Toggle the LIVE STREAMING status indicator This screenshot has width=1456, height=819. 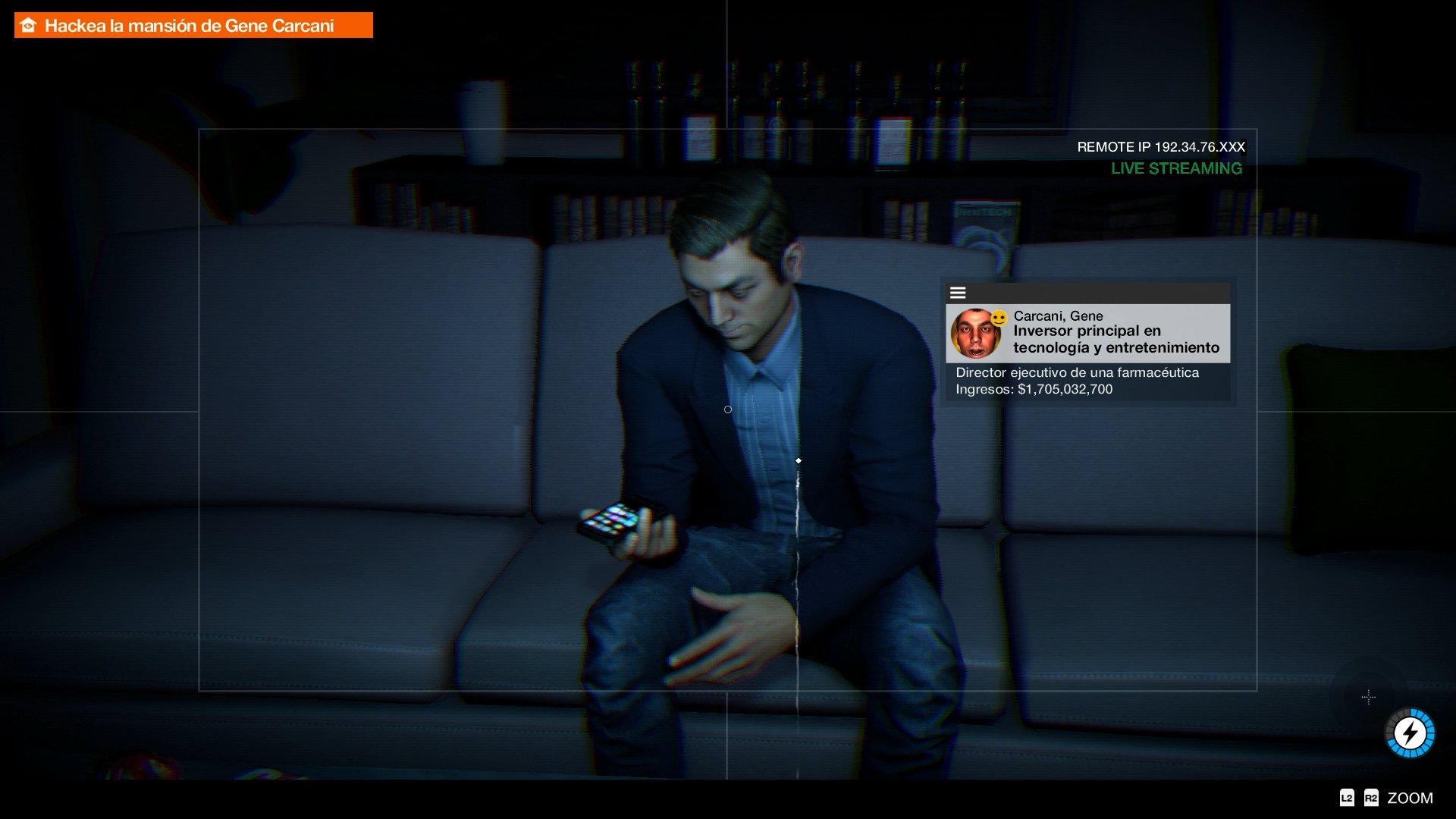pyautogui.click(x=1176, y=168)
